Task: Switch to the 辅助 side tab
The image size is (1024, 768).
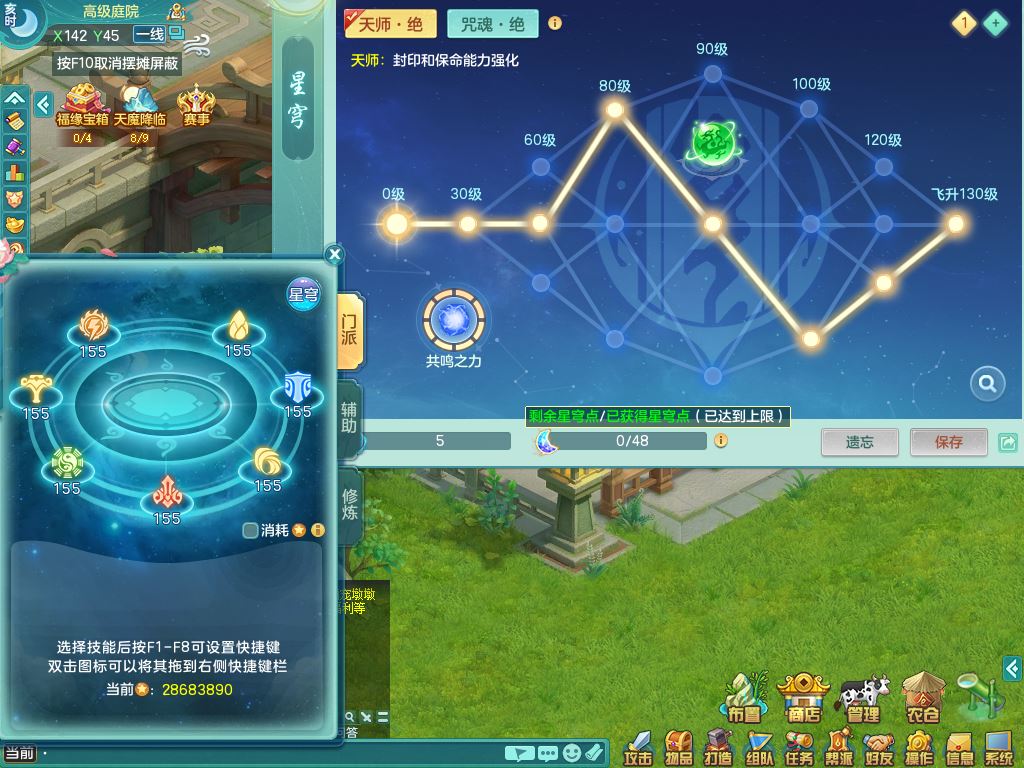Action: click(349, 416)
